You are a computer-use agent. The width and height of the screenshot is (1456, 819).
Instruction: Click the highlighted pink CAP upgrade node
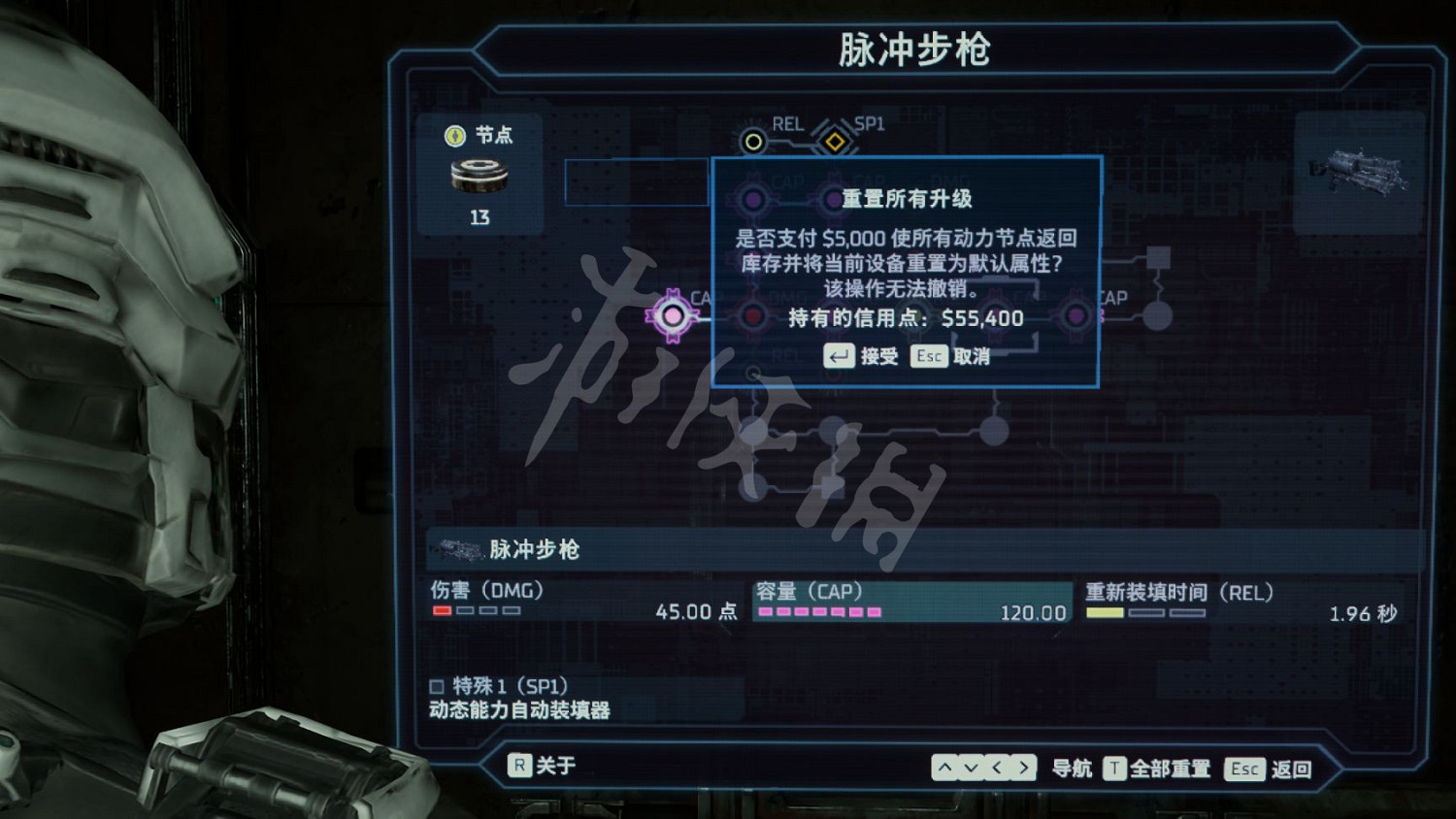click(x=672, y=314)
